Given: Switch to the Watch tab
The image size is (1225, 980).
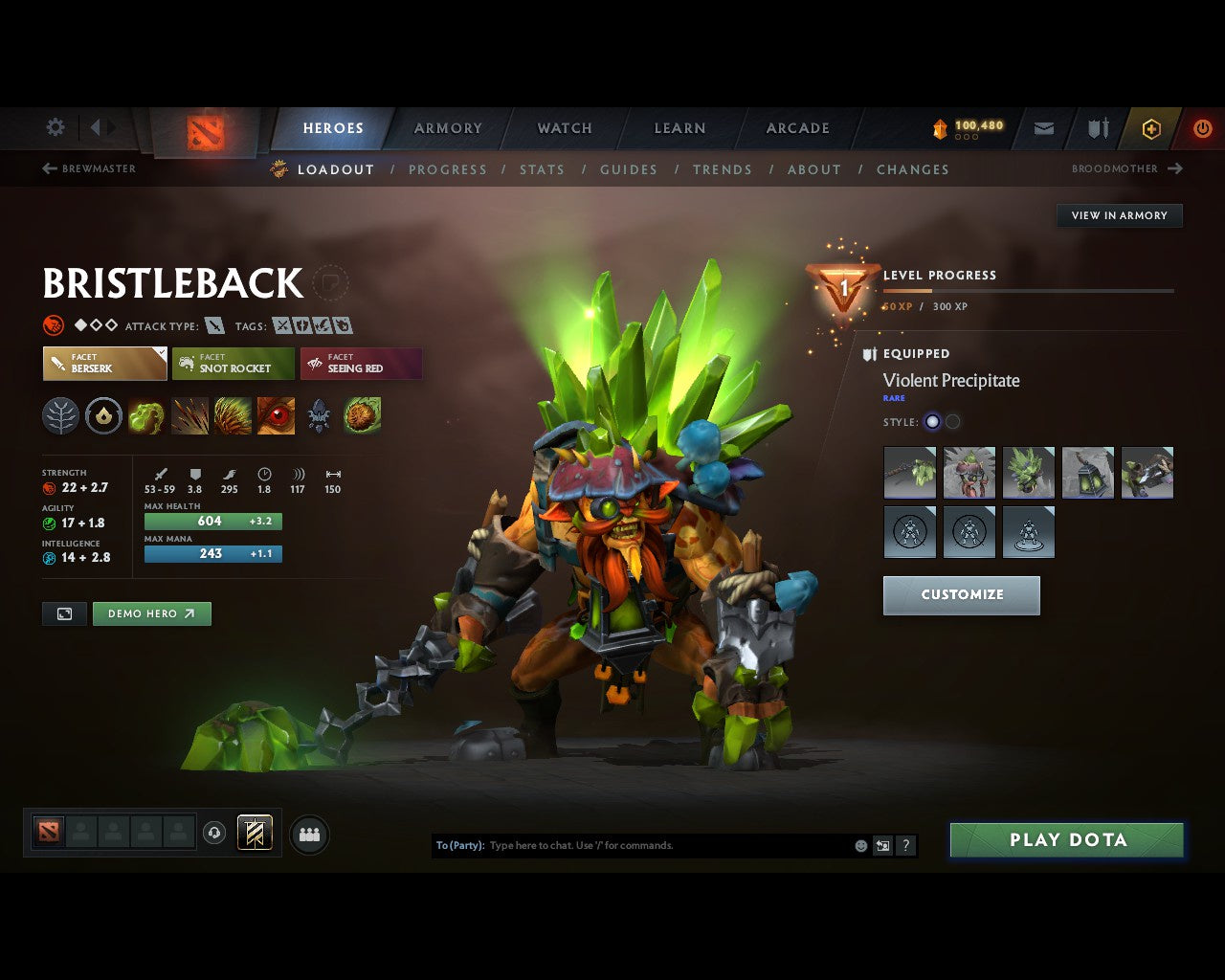Looking at the screenshot, I should pyautogui.click(x=565, y=128).
